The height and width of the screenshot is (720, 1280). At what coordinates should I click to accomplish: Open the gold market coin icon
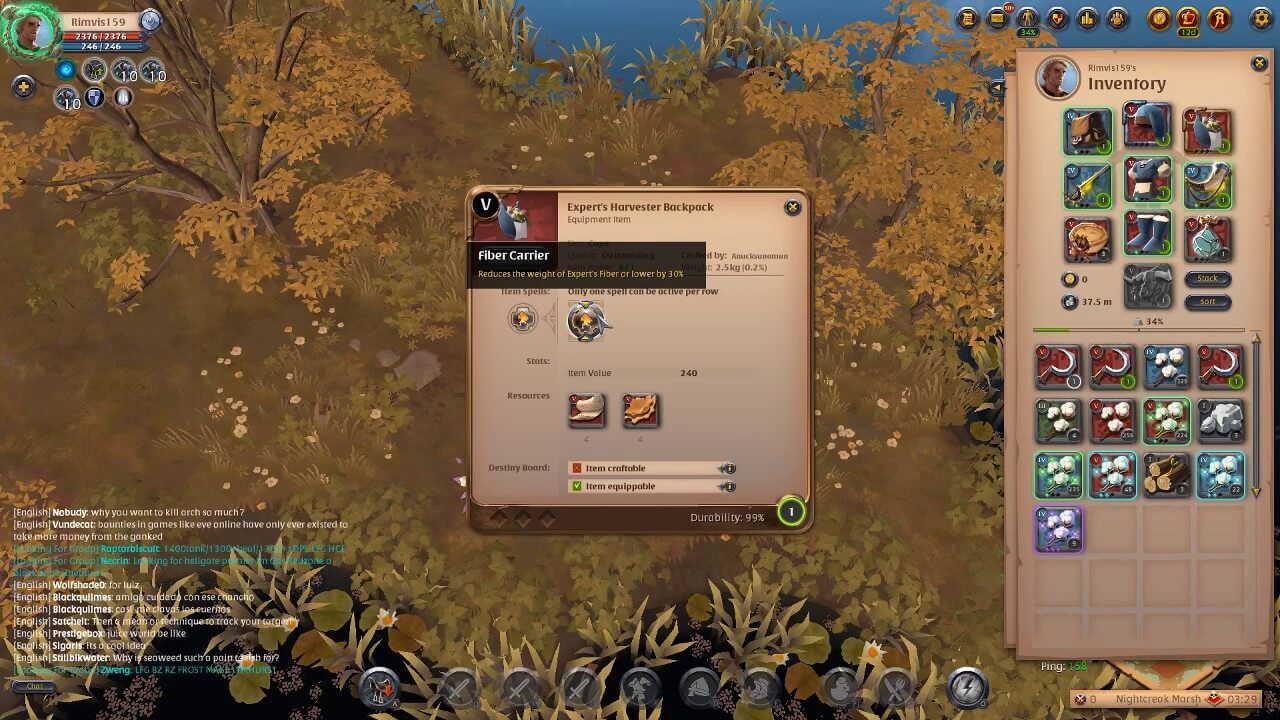(x=1160, y=17)
